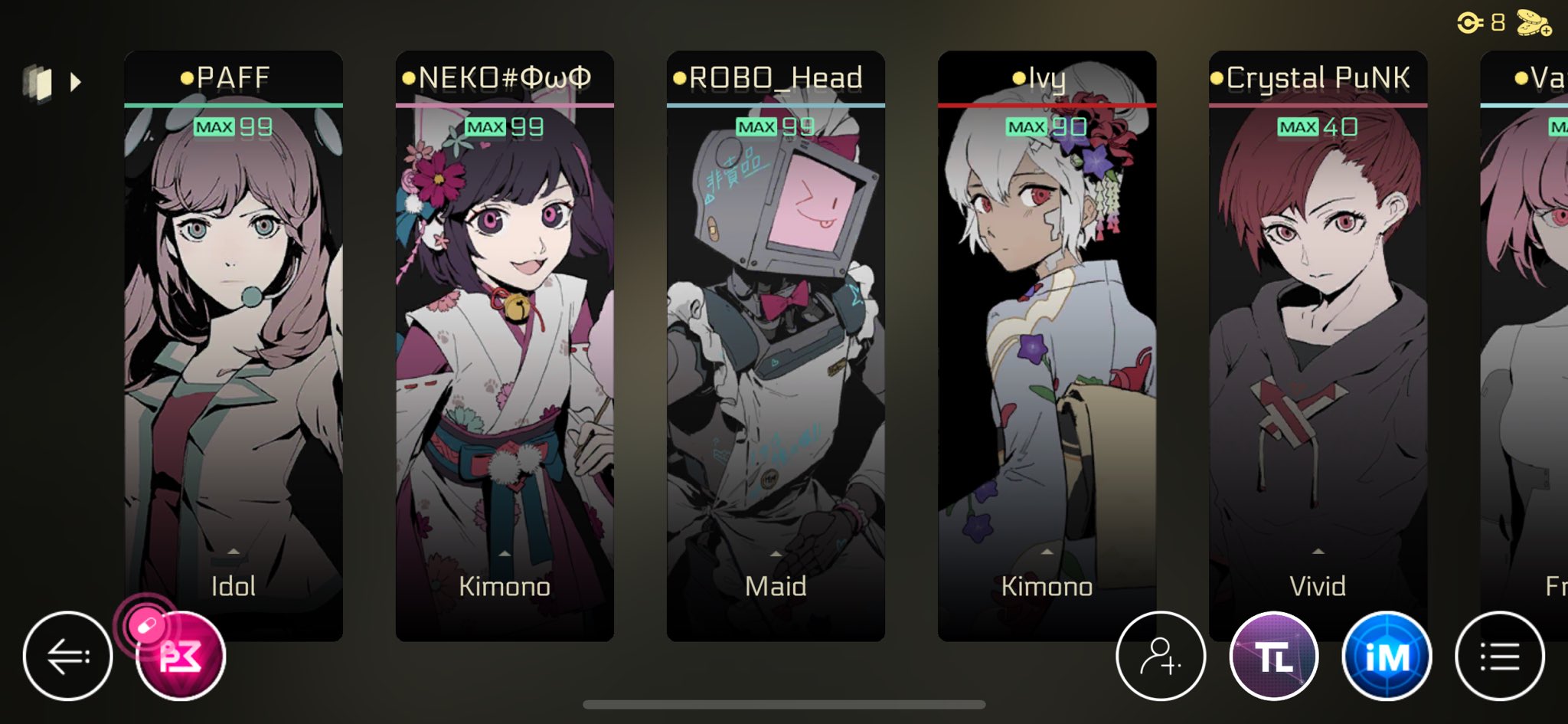Change NEKO's Kimono costume
The height and width of the screenshot is (724, 1568).
[x=504, y=578]
